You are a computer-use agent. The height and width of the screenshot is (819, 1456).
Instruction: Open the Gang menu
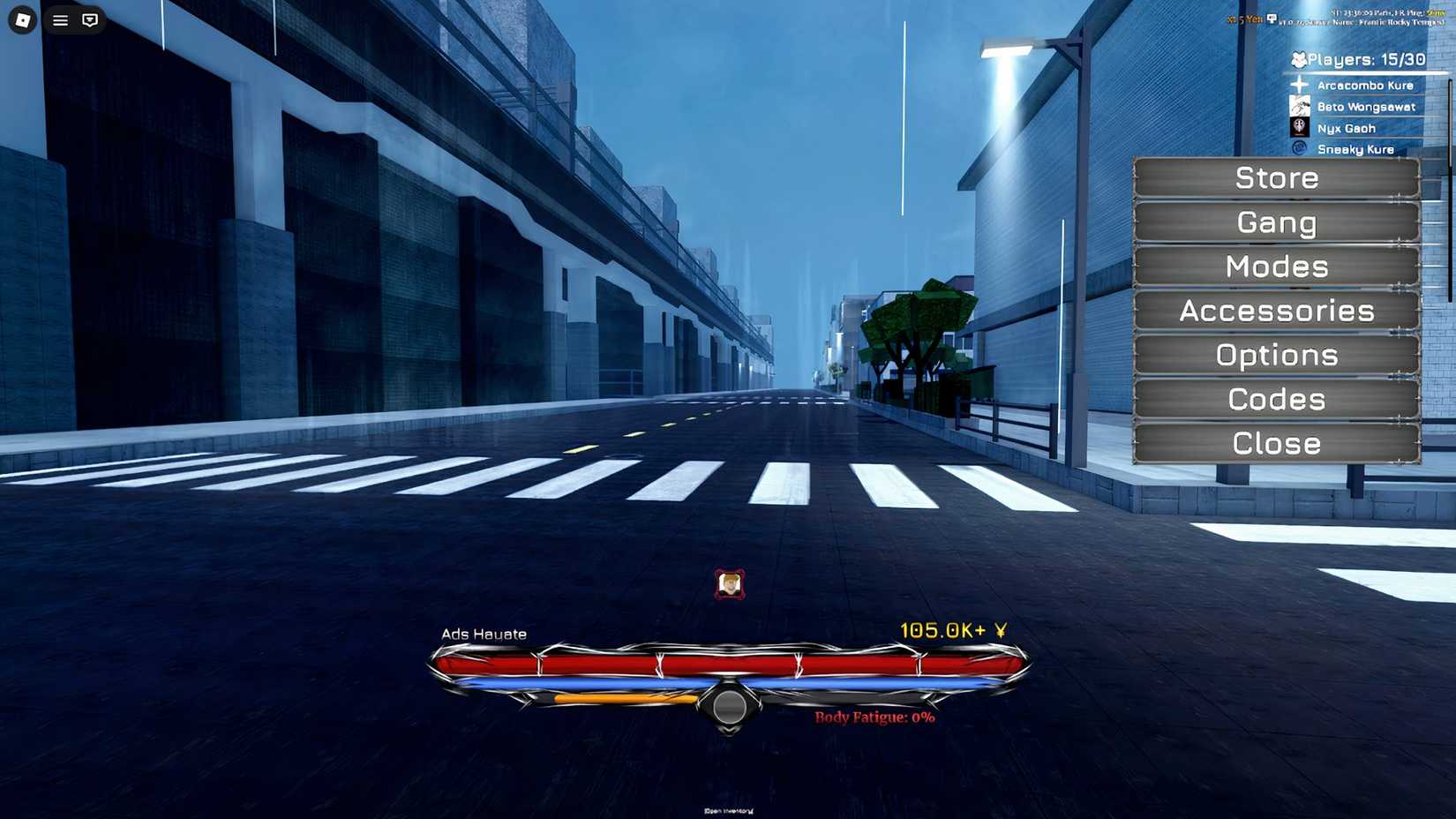pos(1274,222)
